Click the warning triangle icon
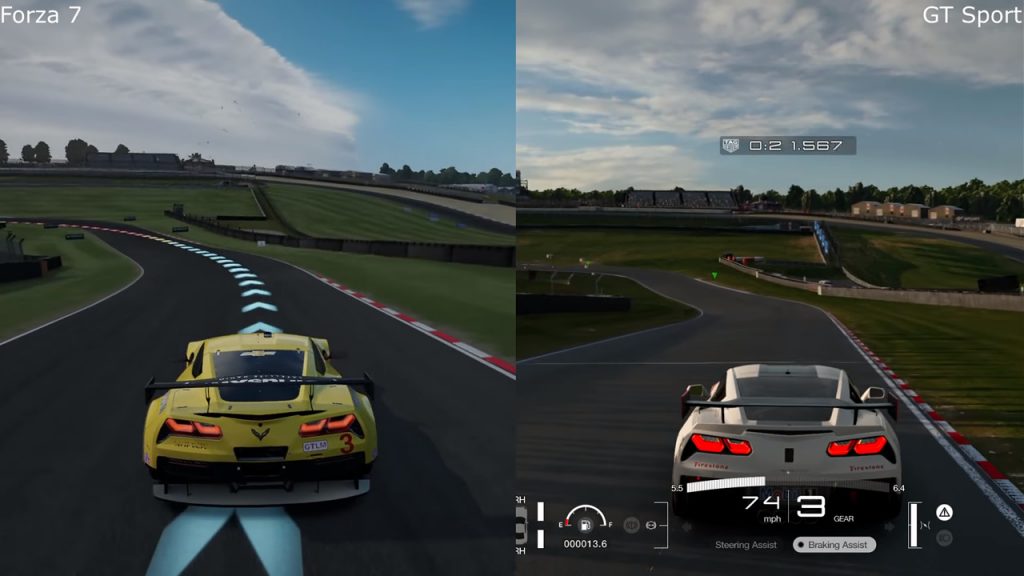The image size is (1024, 576). pyautogui.click(x=944, y=513)
